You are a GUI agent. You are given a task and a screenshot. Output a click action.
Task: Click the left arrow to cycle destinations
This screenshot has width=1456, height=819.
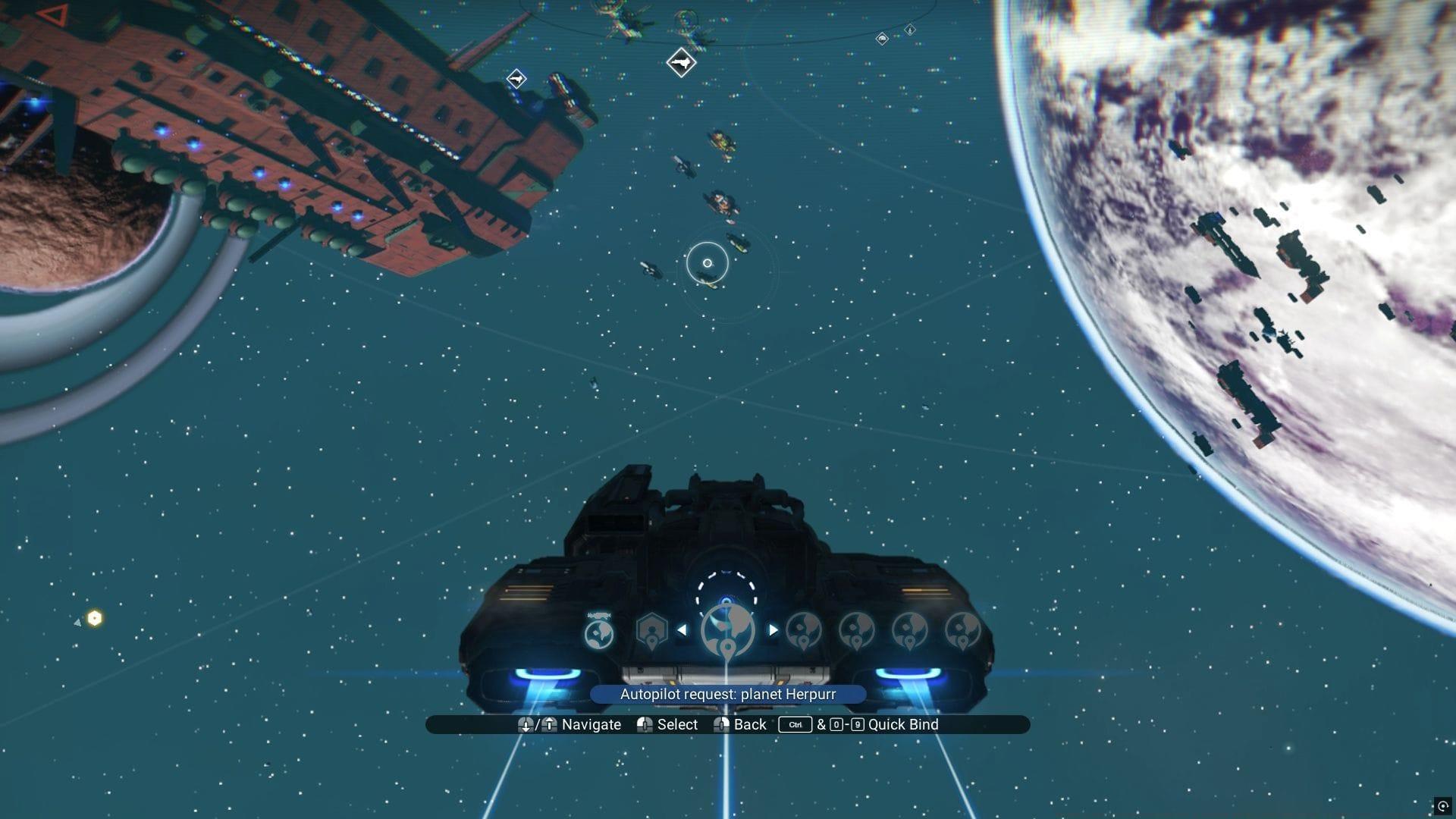(684, 629)
